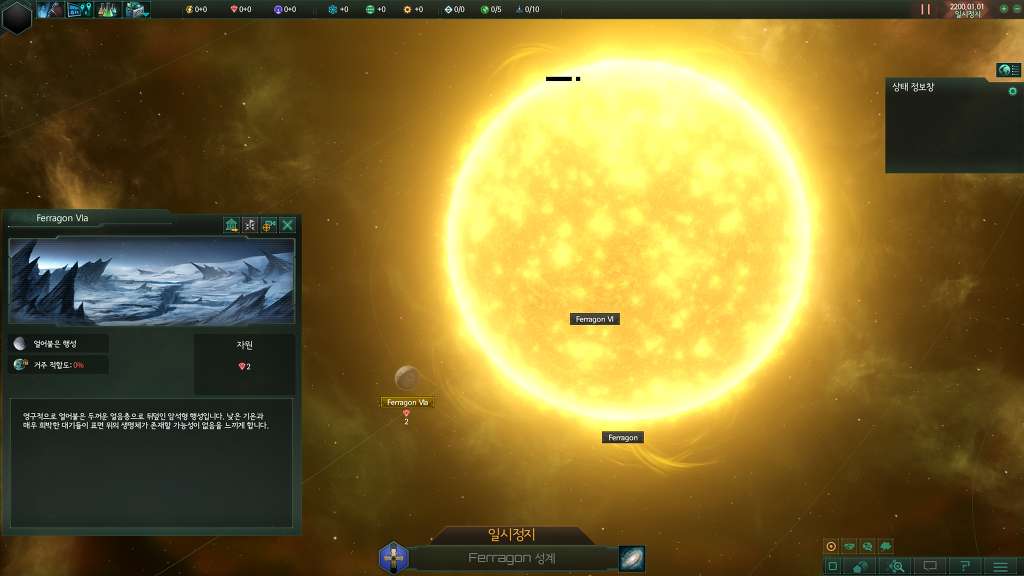Viewport: 1024px width, 576px height.
Task: Click the camera target icon in planet panel
Action: (269, 225)
